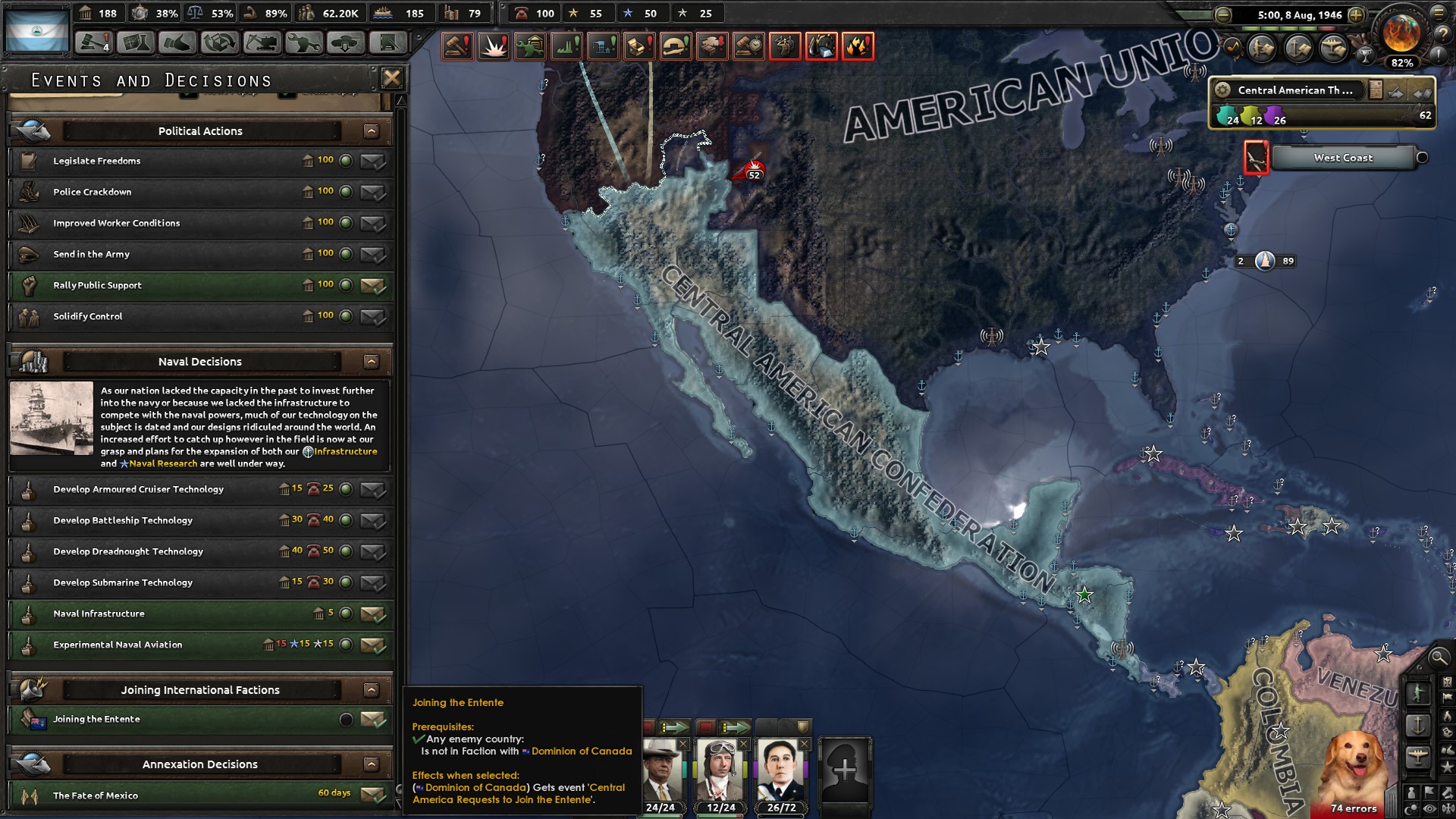Screen dimensions: 1456x819
Task: Open the naval plans anchor icon
Action: pyautogui.click(x=1298, y=48)
